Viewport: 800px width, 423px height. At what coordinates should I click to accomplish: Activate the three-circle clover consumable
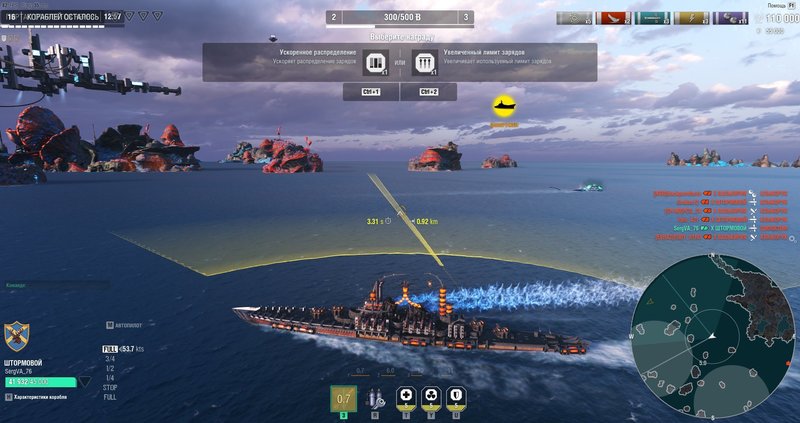coord(431,397)
